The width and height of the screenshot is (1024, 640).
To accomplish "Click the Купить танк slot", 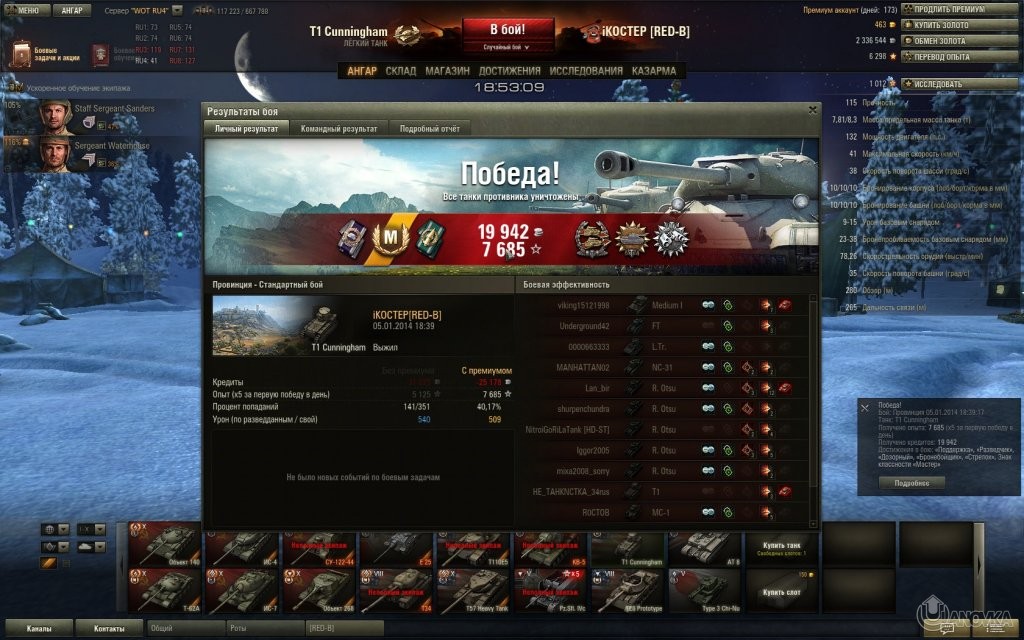I will point(781,546).
